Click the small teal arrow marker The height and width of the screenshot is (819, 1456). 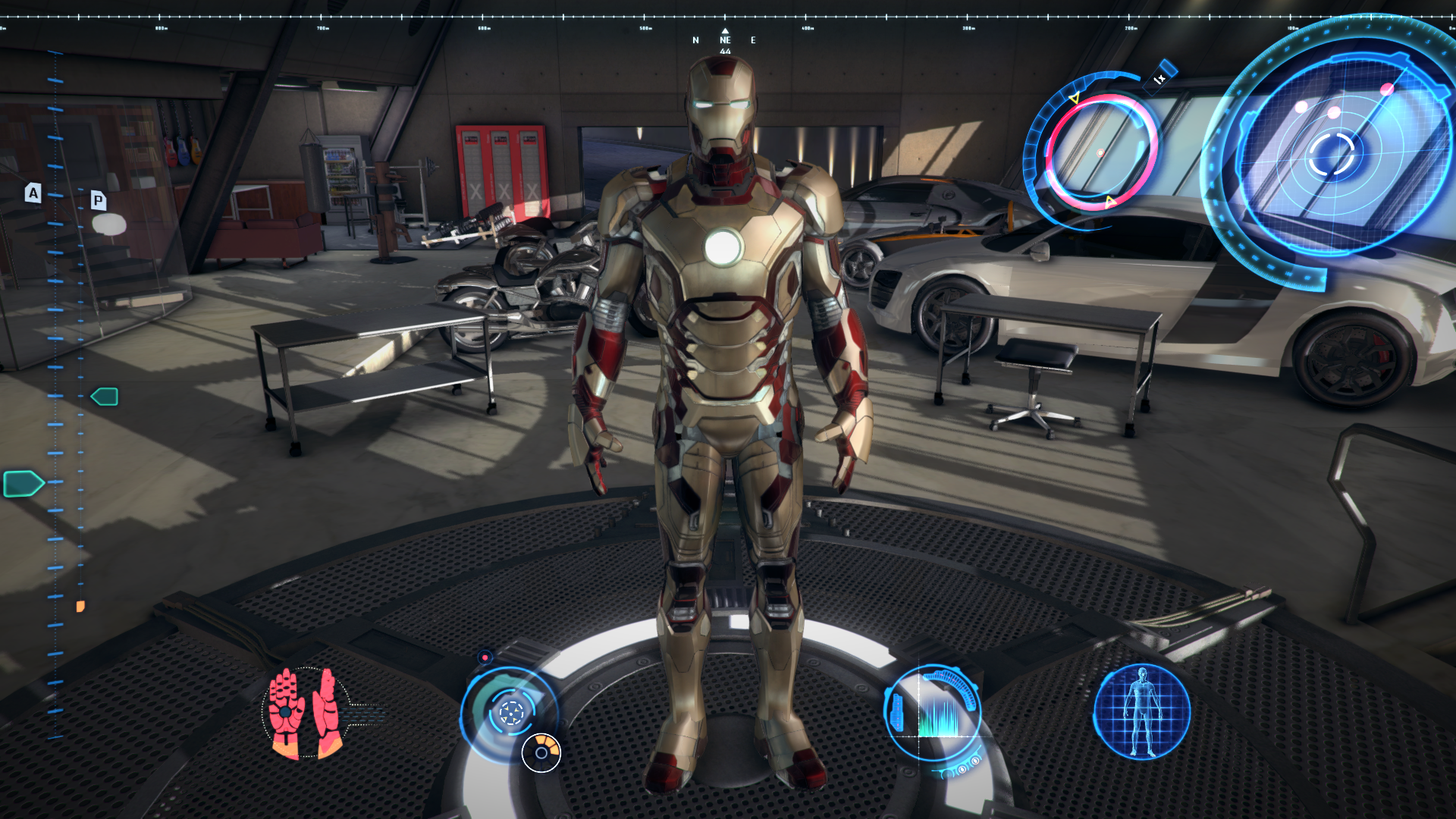[105, 397]
